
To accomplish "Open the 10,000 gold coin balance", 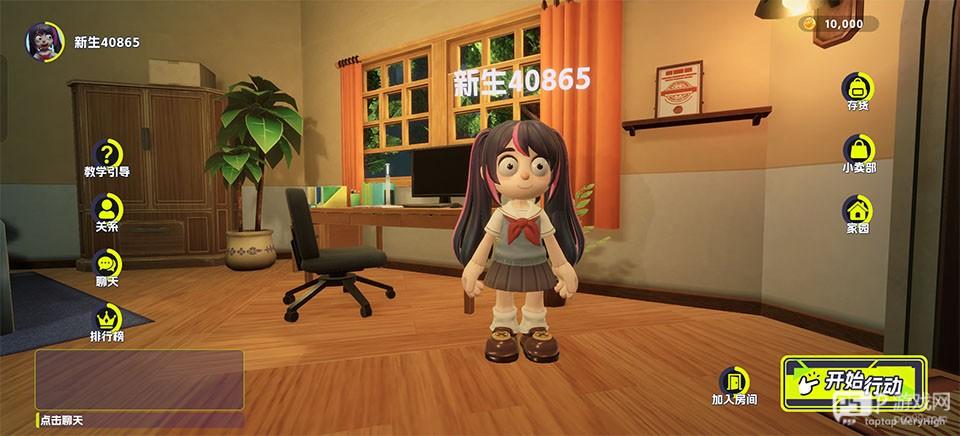I will point(838,24).
